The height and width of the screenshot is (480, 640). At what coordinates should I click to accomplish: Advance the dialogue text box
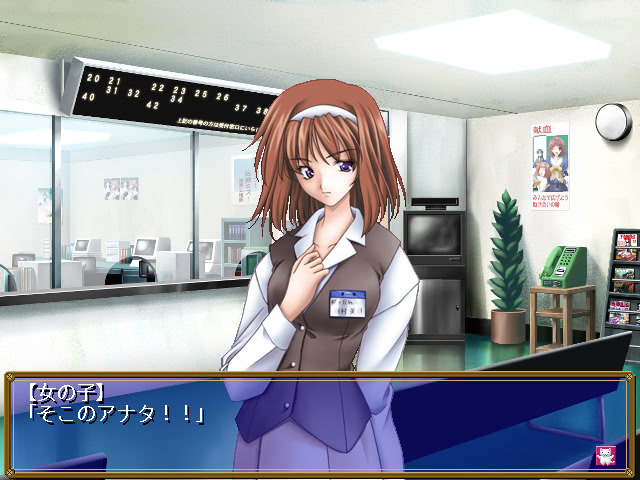(320, 420)
